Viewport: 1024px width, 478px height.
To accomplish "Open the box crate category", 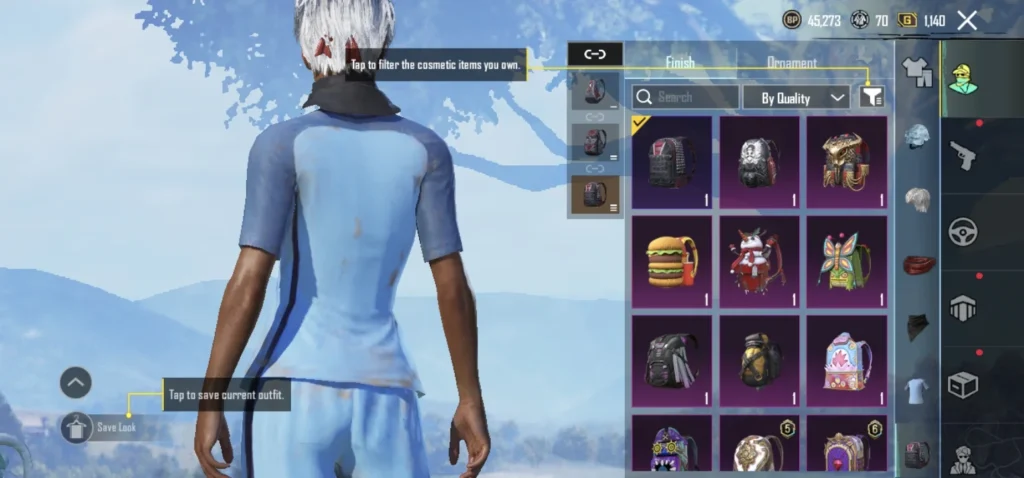I will tap(965, 385).
